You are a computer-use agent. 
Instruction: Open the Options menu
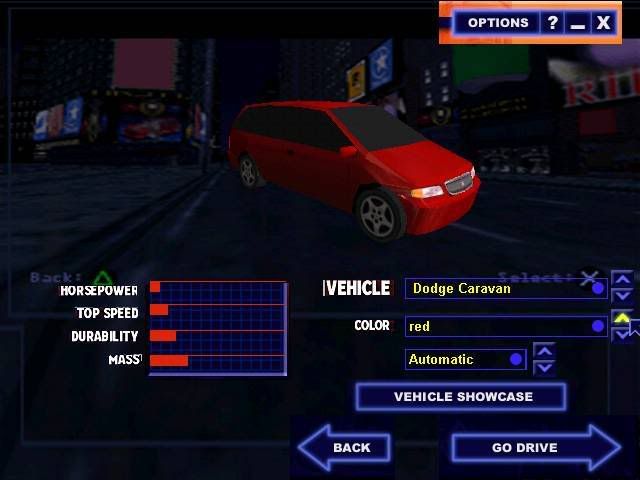tap(497, 22)
